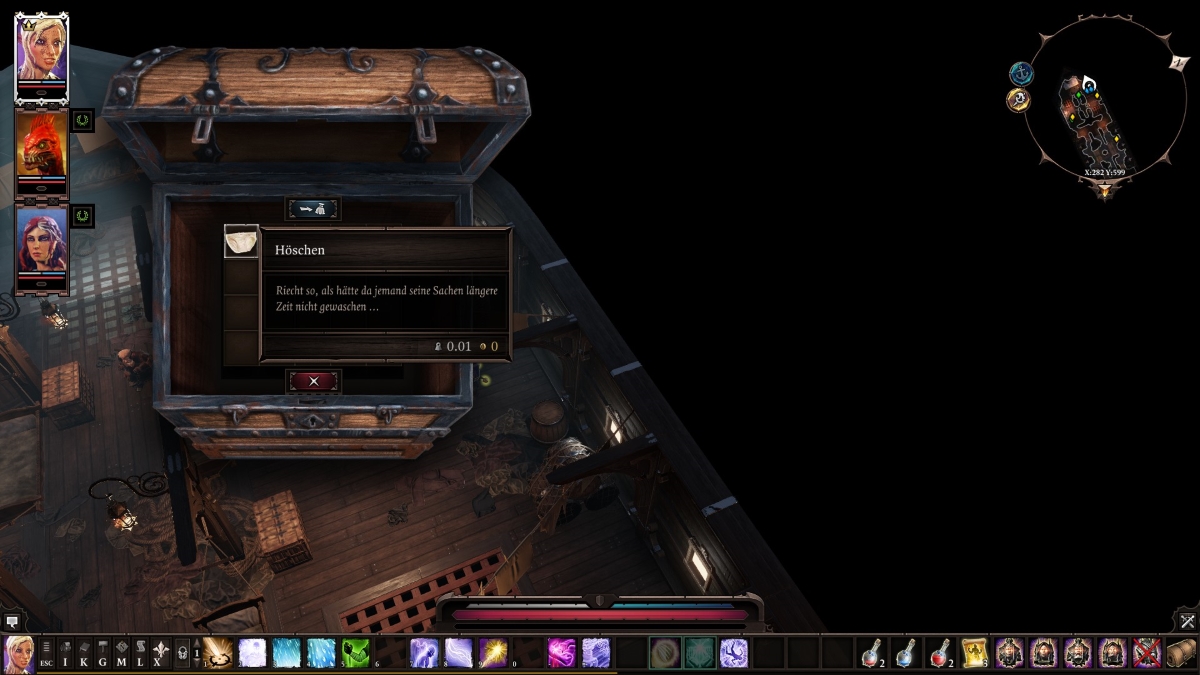Select the blonde character portrait in the party list
The height and width of the screenshot is (675, 1200).
pyautogui.click(x=41, y=53)
